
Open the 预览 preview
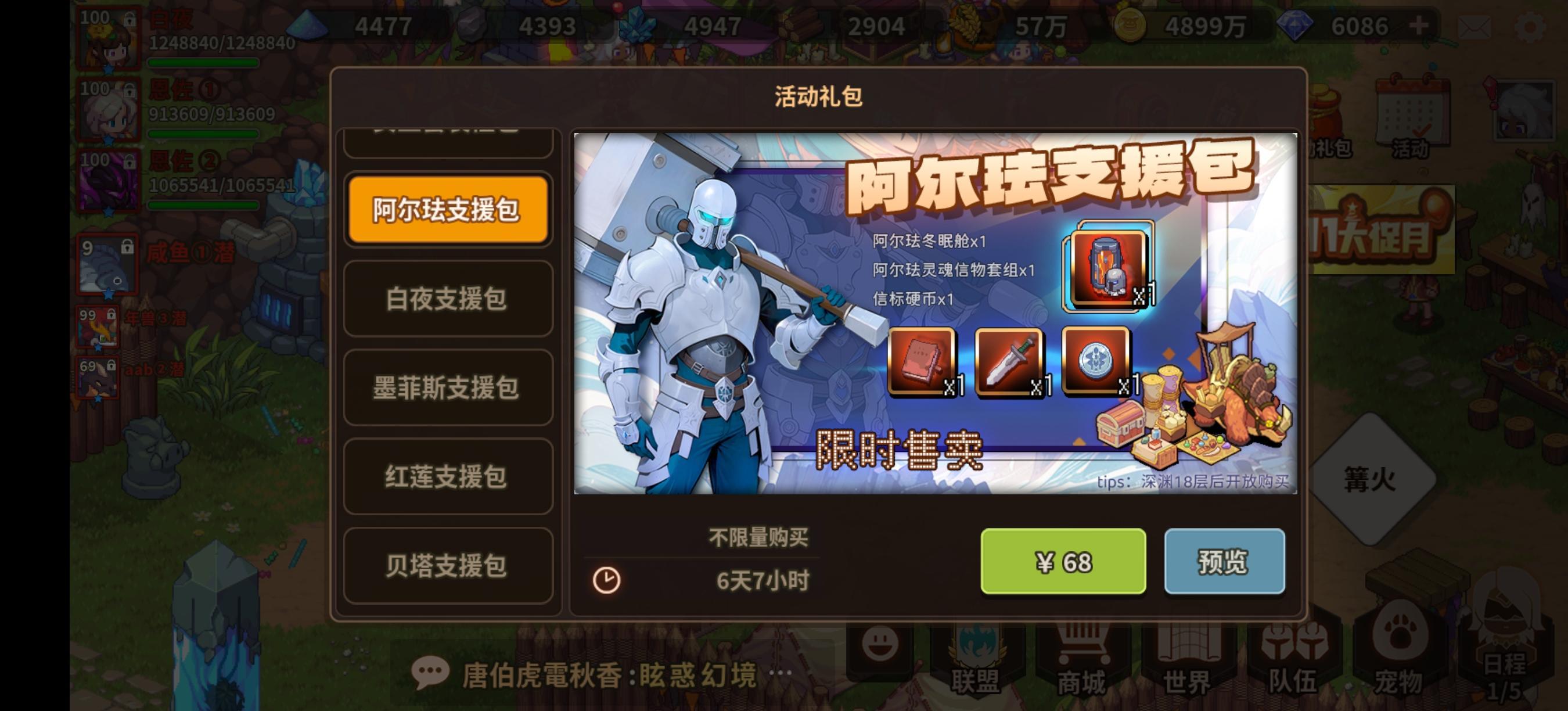pyautogui.click(x=1225, y=561)
